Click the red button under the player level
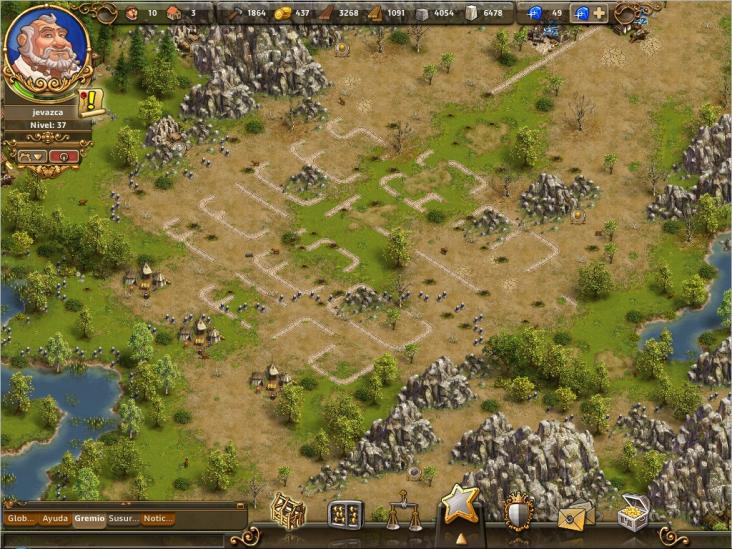Screen dimensions: 732x549 (64, 156)
